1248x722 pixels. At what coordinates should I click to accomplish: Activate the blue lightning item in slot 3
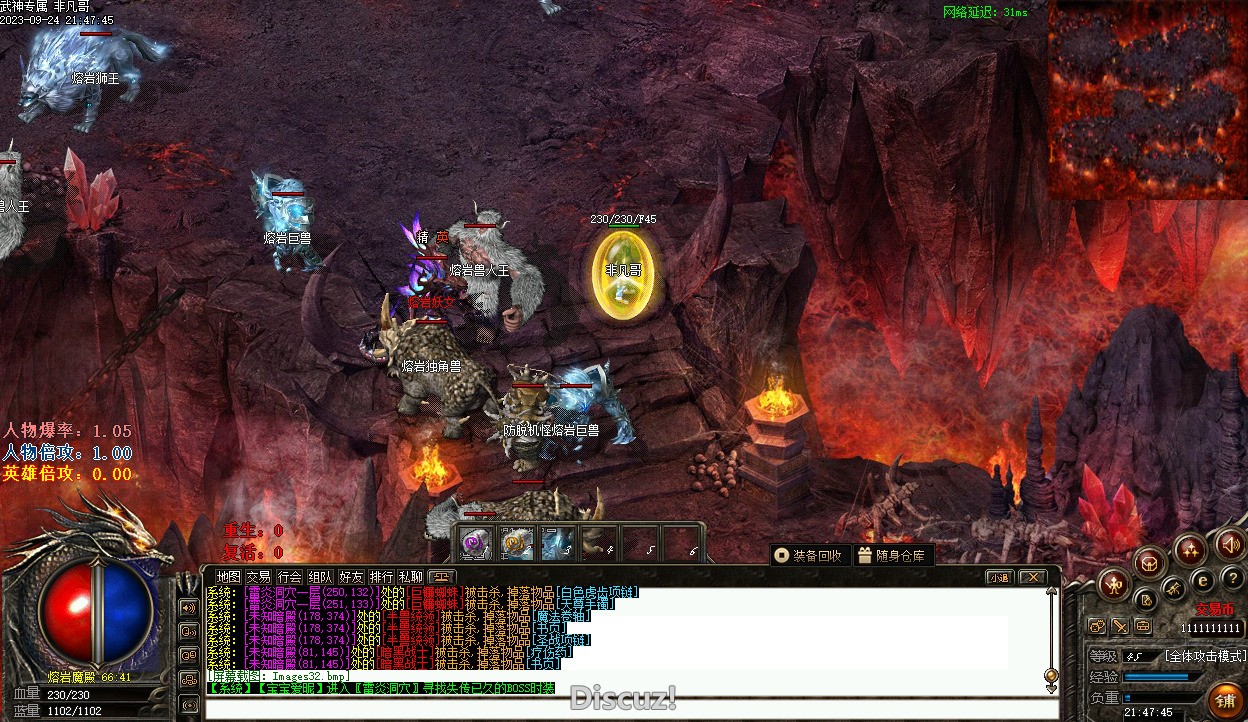(557, 543)
